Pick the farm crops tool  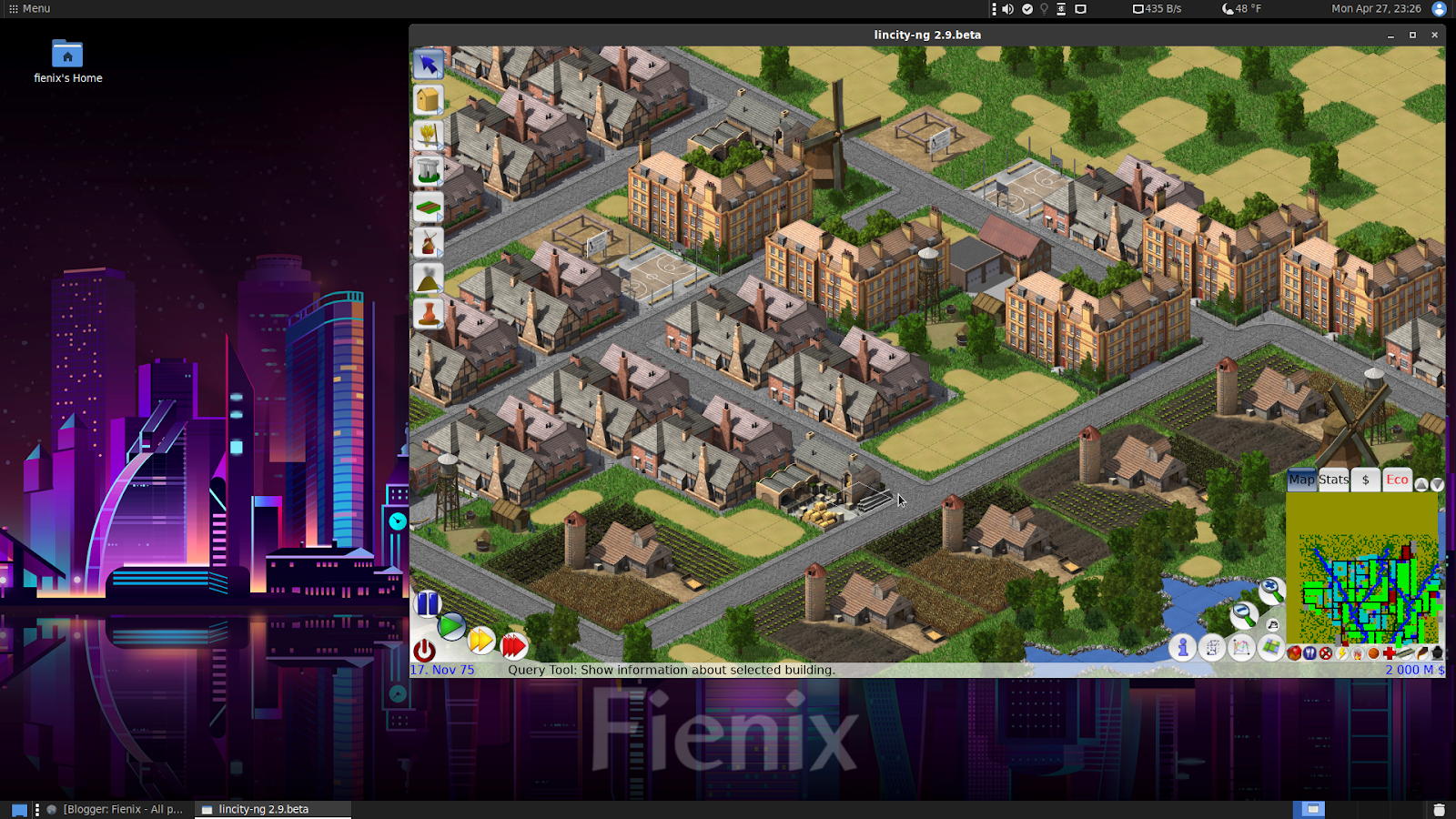point(428,135)
